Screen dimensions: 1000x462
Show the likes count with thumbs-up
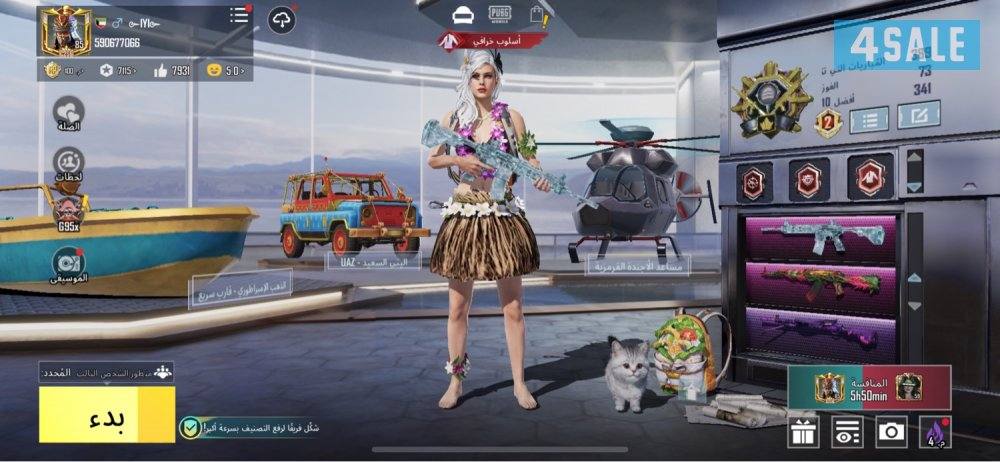point(172,70)
